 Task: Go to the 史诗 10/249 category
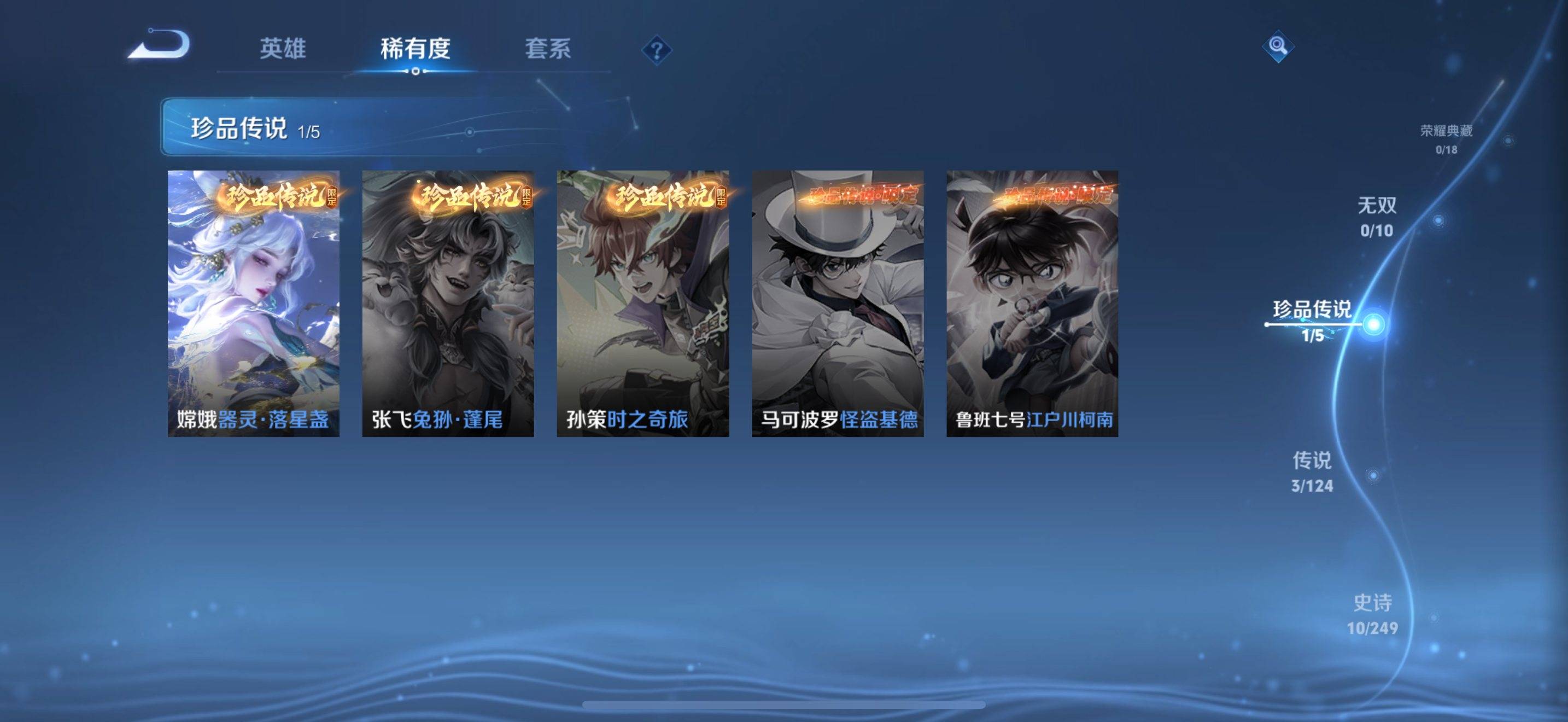[1373, 614]
